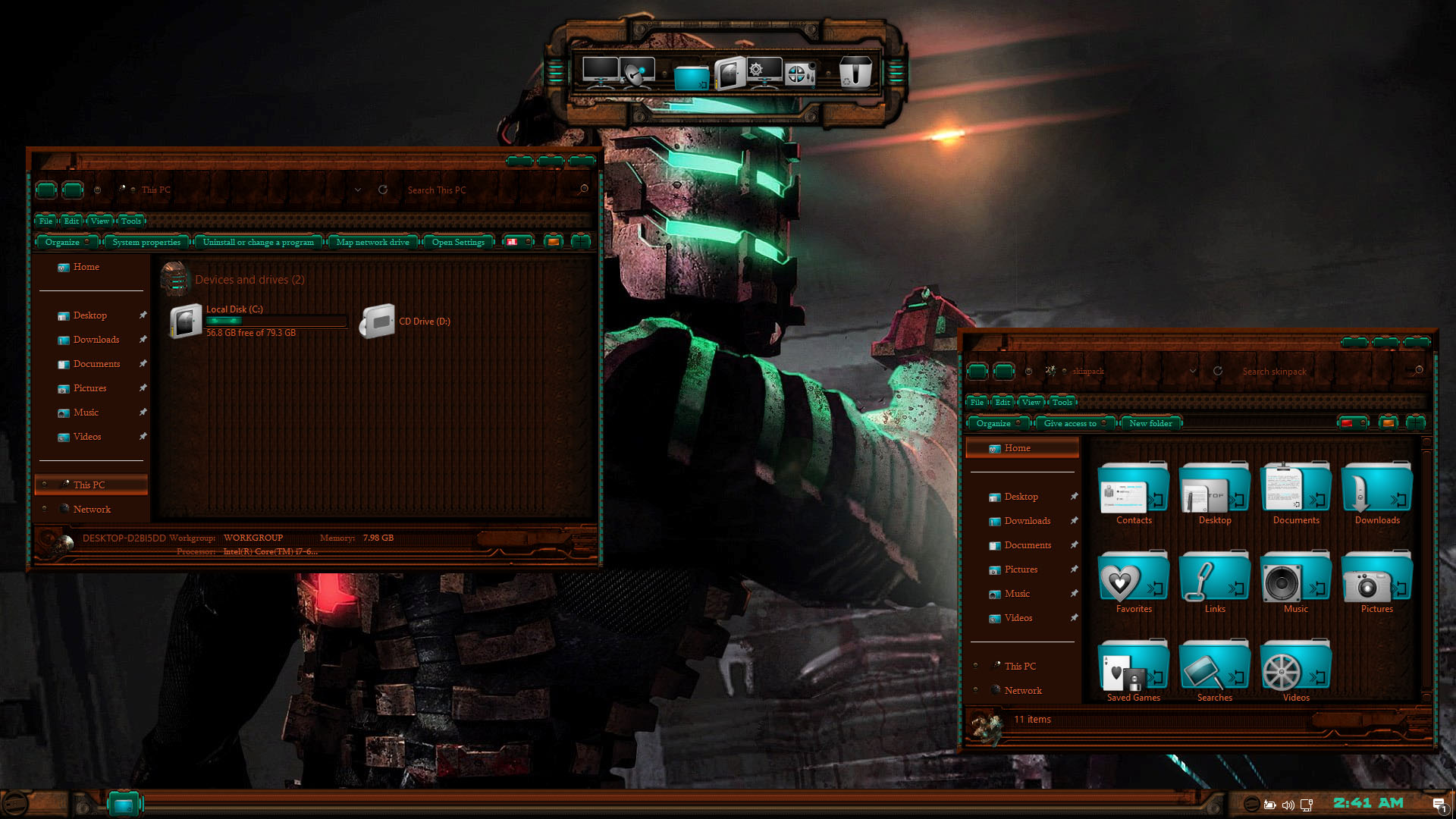
Task: Toggle the pin beside Music in sidebar
Action: 143,413
